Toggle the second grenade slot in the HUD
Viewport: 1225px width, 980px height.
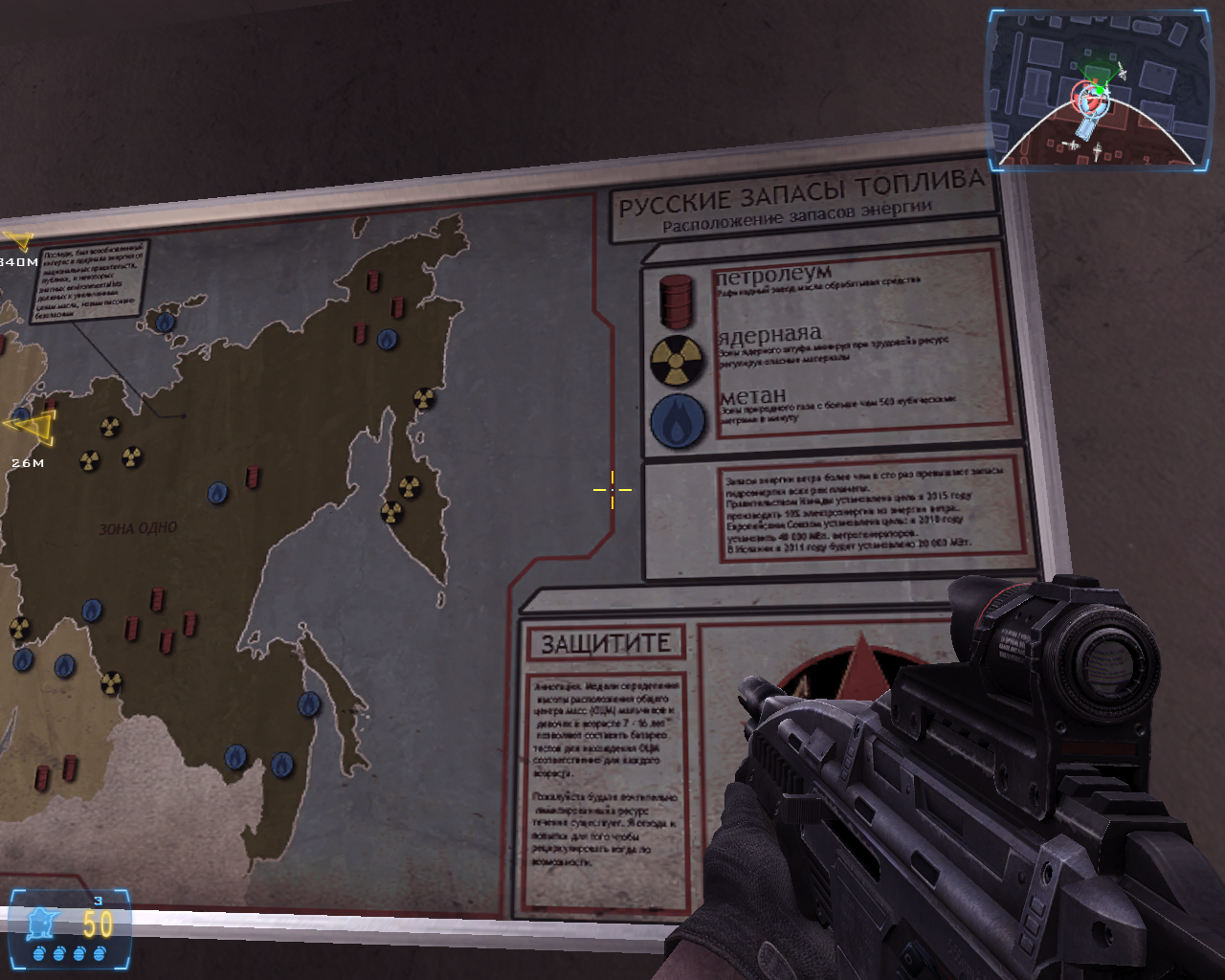[58, 953]
